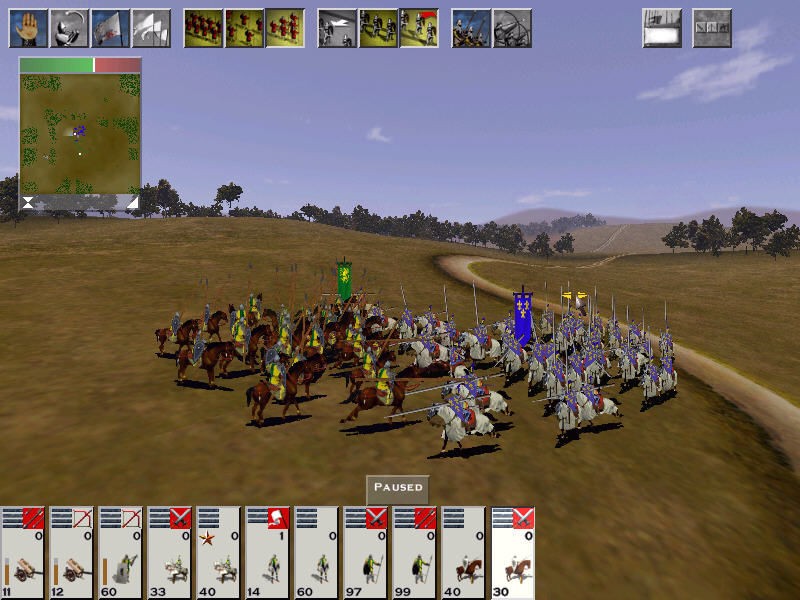Image resolution: width=800 pixels, height=600 pixels.
Task: Click the Paused label button
Action: tap(398, 488)
